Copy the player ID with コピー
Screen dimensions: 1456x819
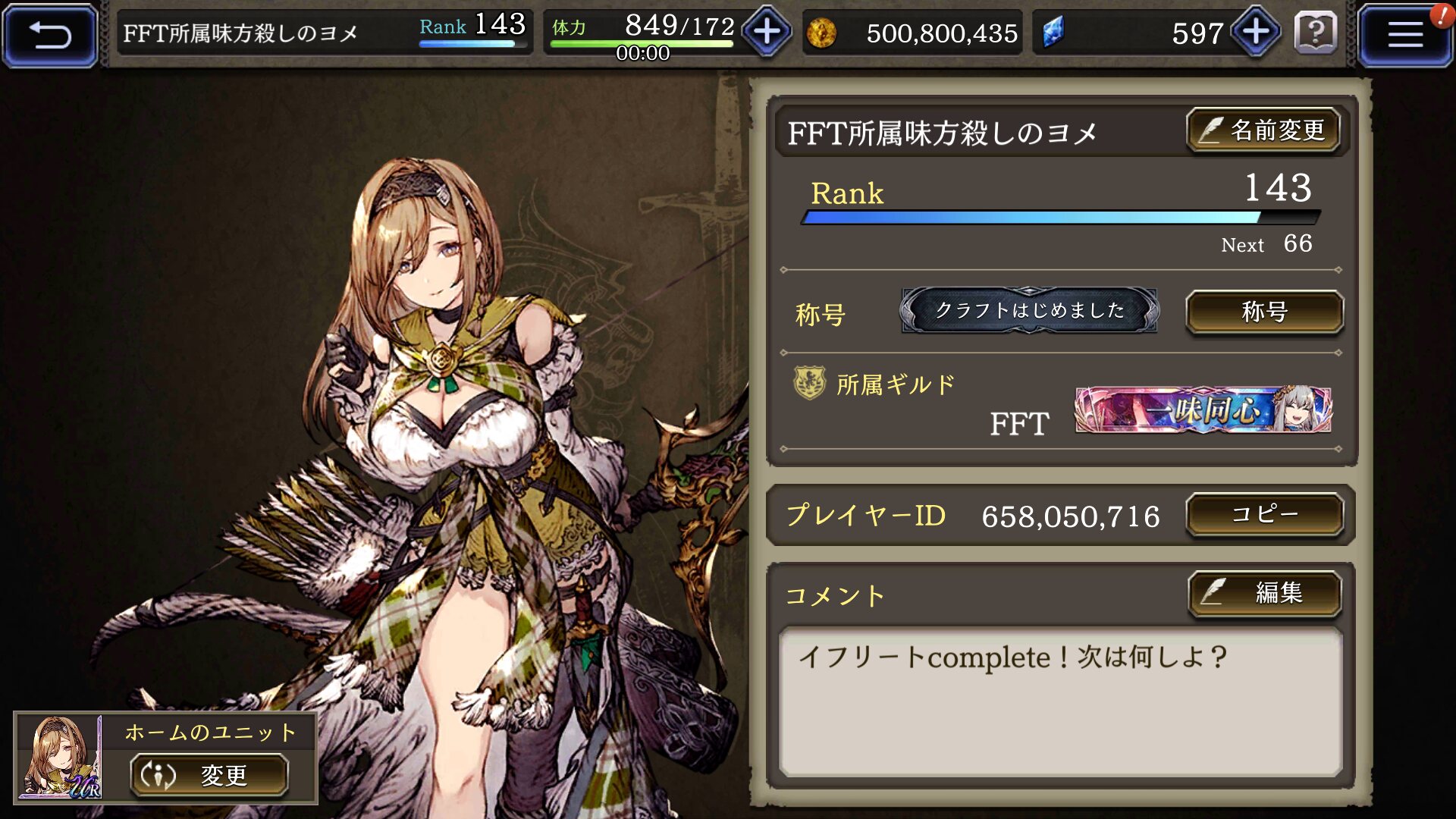(x=1264, y=515)
